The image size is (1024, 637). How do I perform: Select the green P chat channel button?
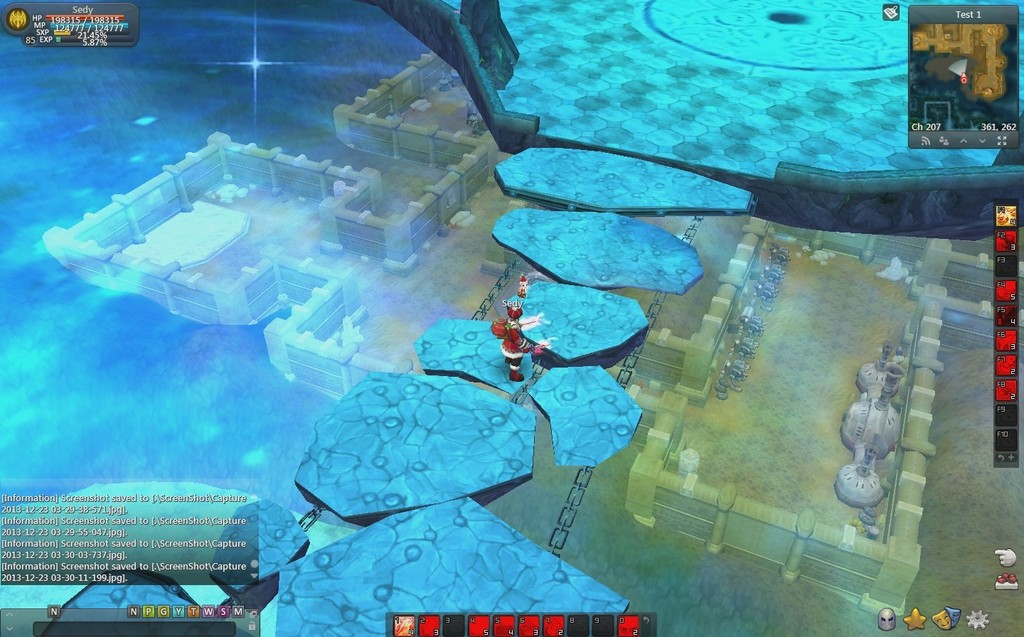[x=148, y=611]
